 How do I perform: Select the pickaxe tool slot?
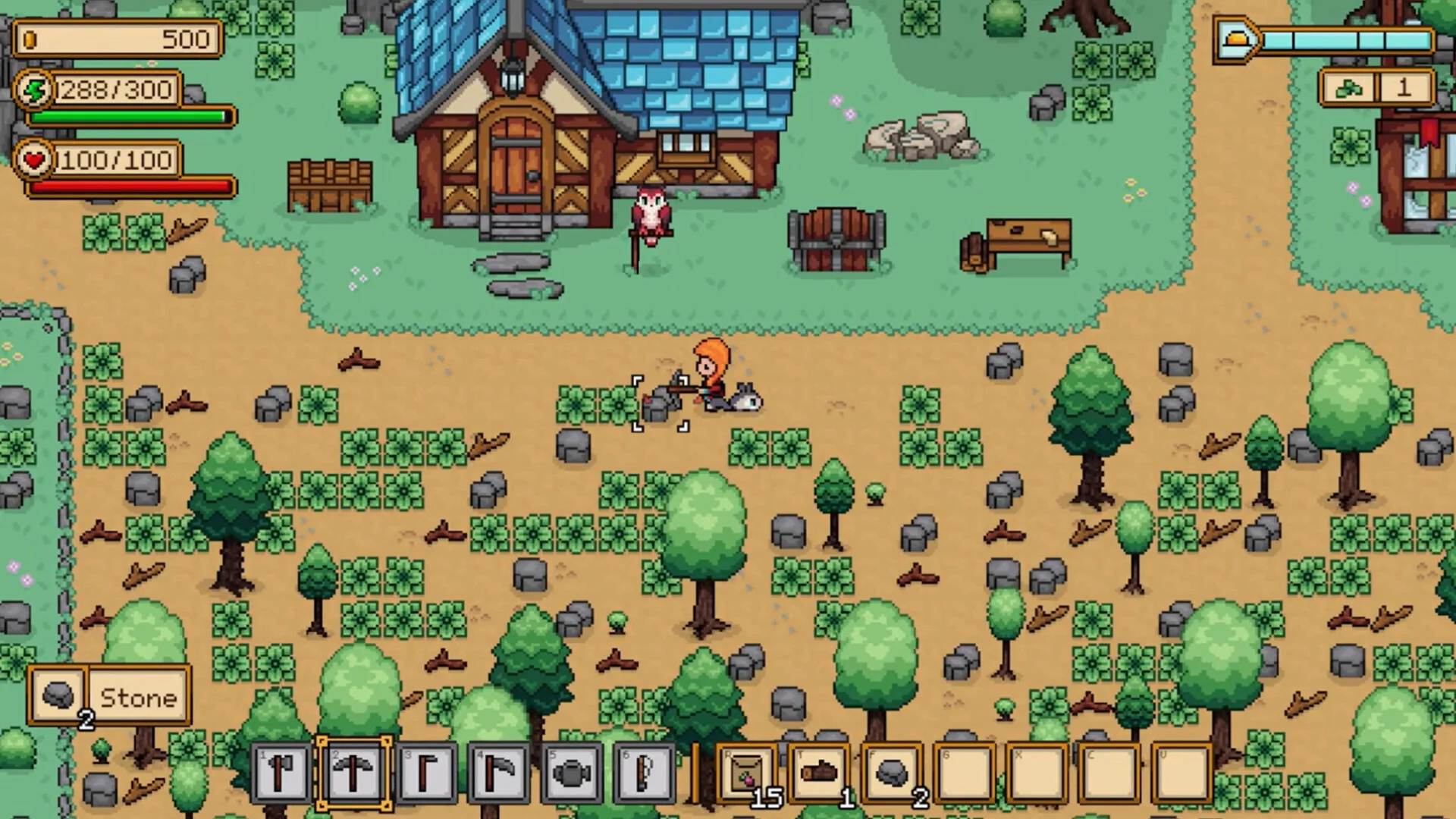click(353, 773)
